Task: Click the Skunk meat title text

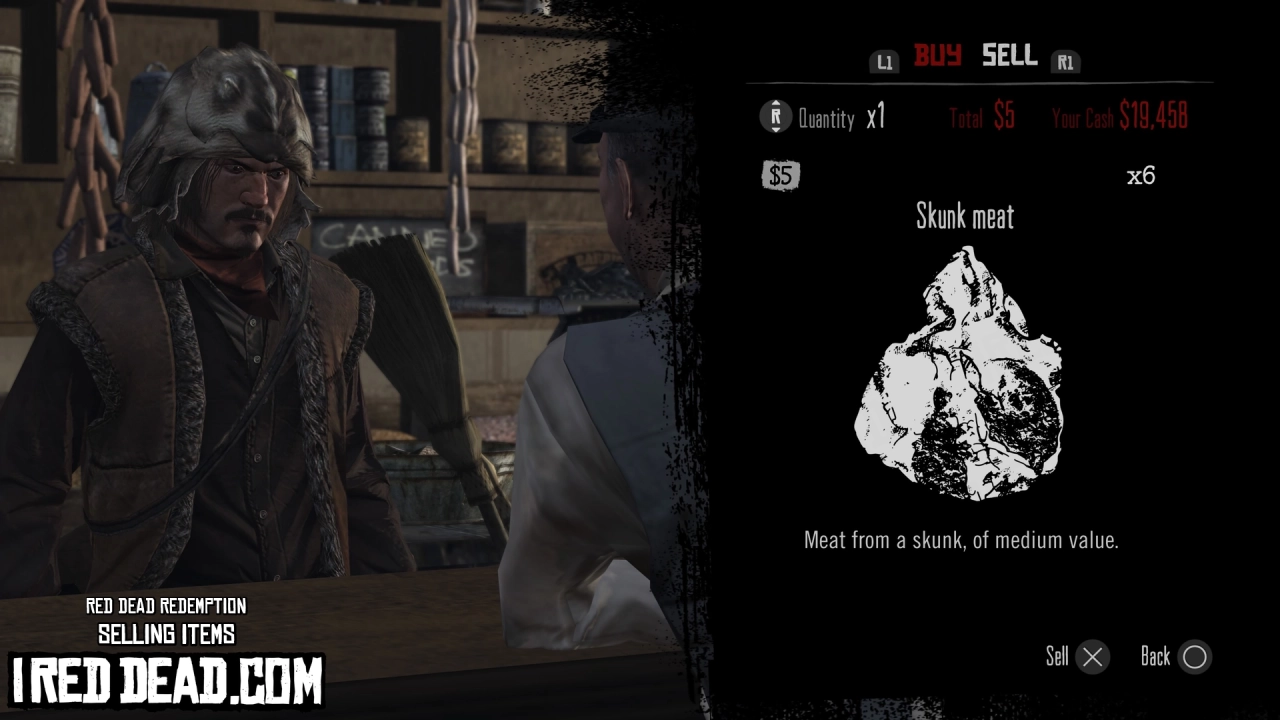Action: coord(965,217)
